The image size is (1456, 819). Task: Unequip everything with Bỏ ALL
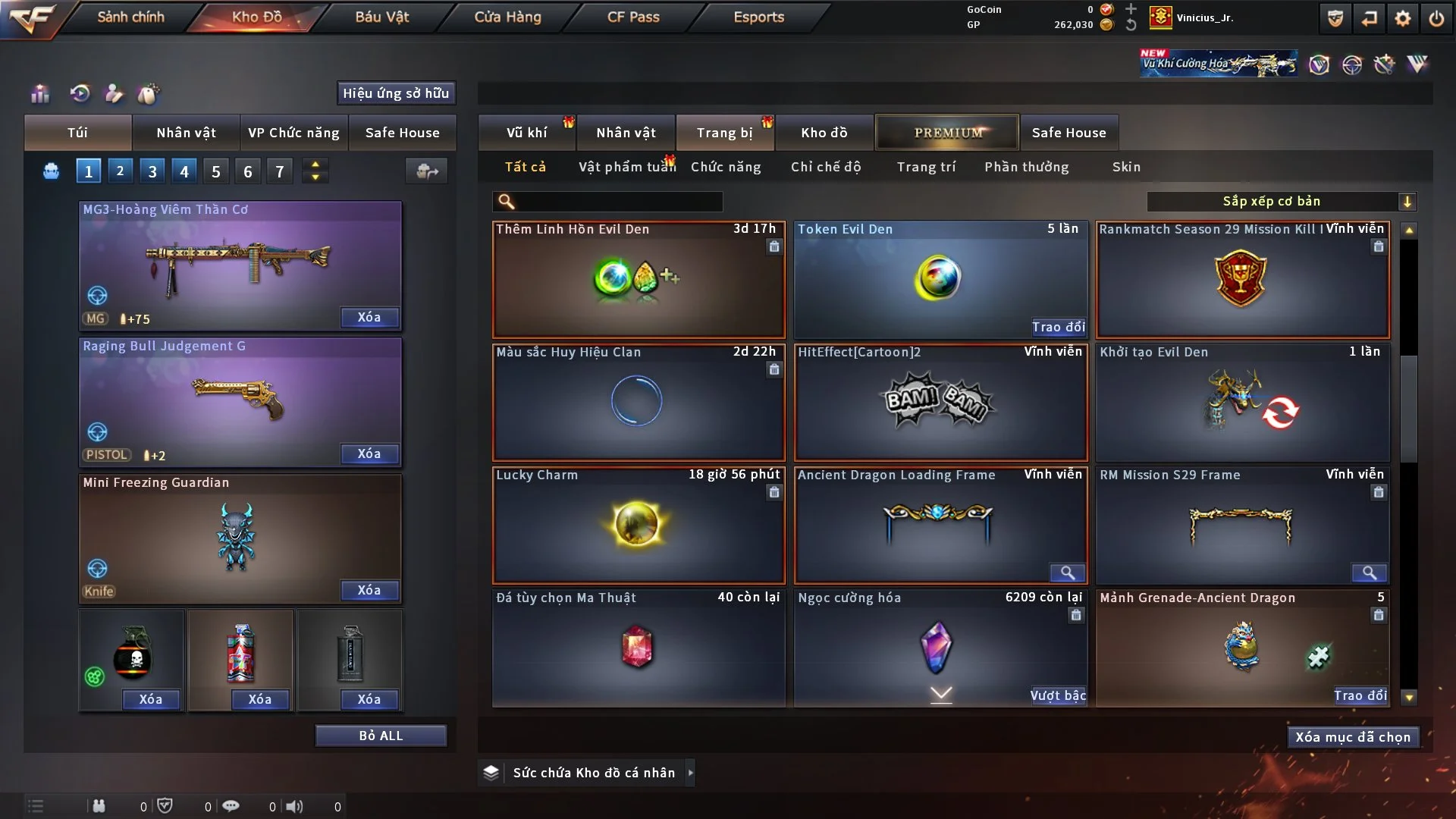381,736
